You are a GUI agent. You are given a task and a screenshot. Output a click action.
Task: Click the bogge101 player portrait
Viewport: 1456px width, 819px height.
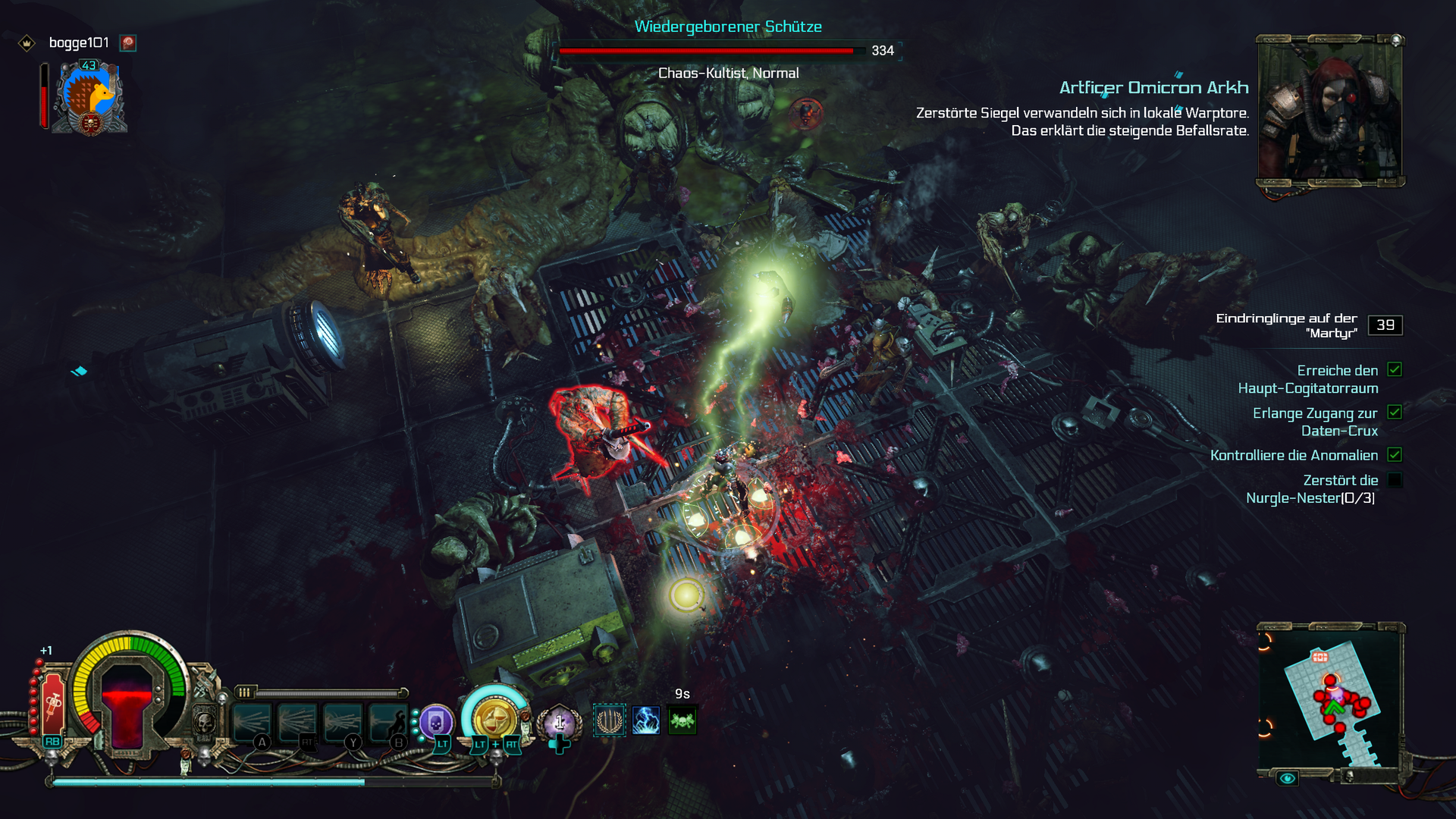(x=89, y=99)
